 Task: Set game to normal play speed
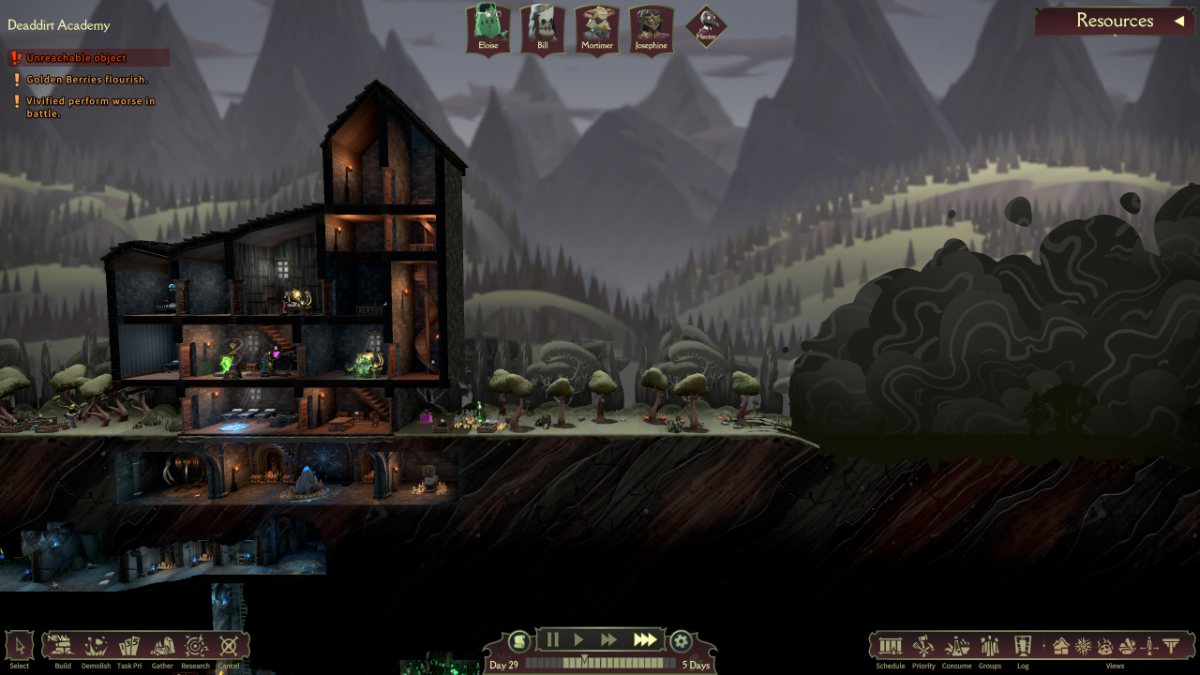pos(578,639)
